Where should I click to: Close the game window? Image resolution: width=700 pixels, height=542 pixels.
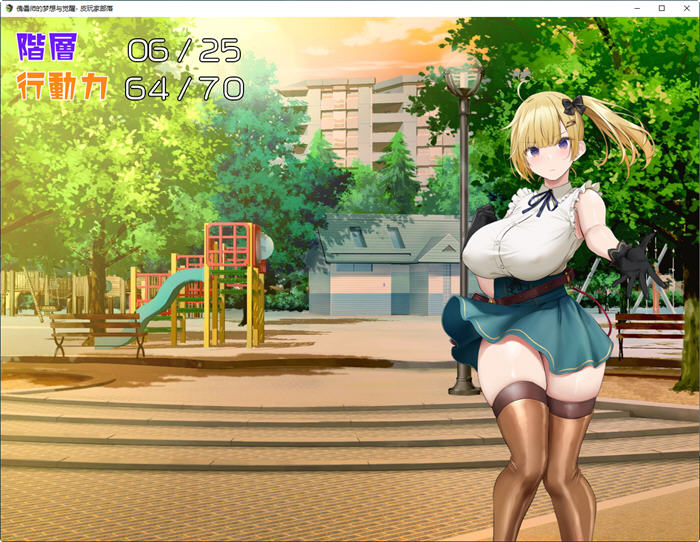(684, 8)
